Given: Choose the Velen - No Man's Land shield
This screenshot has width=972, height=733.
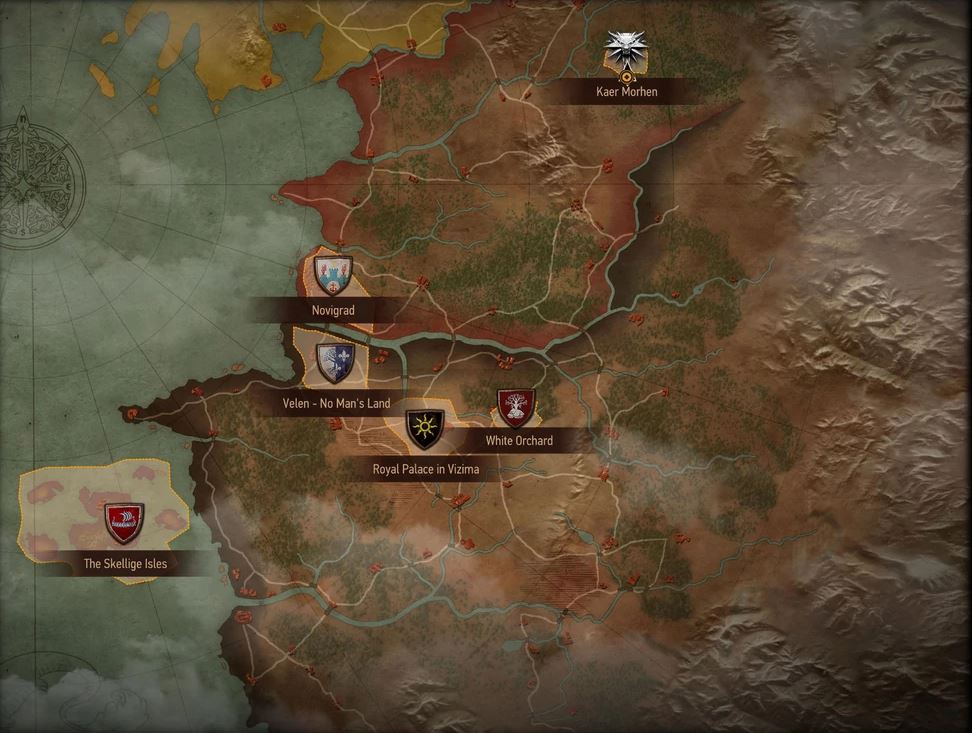Looking at the screenshot, I should pos(335,364).
